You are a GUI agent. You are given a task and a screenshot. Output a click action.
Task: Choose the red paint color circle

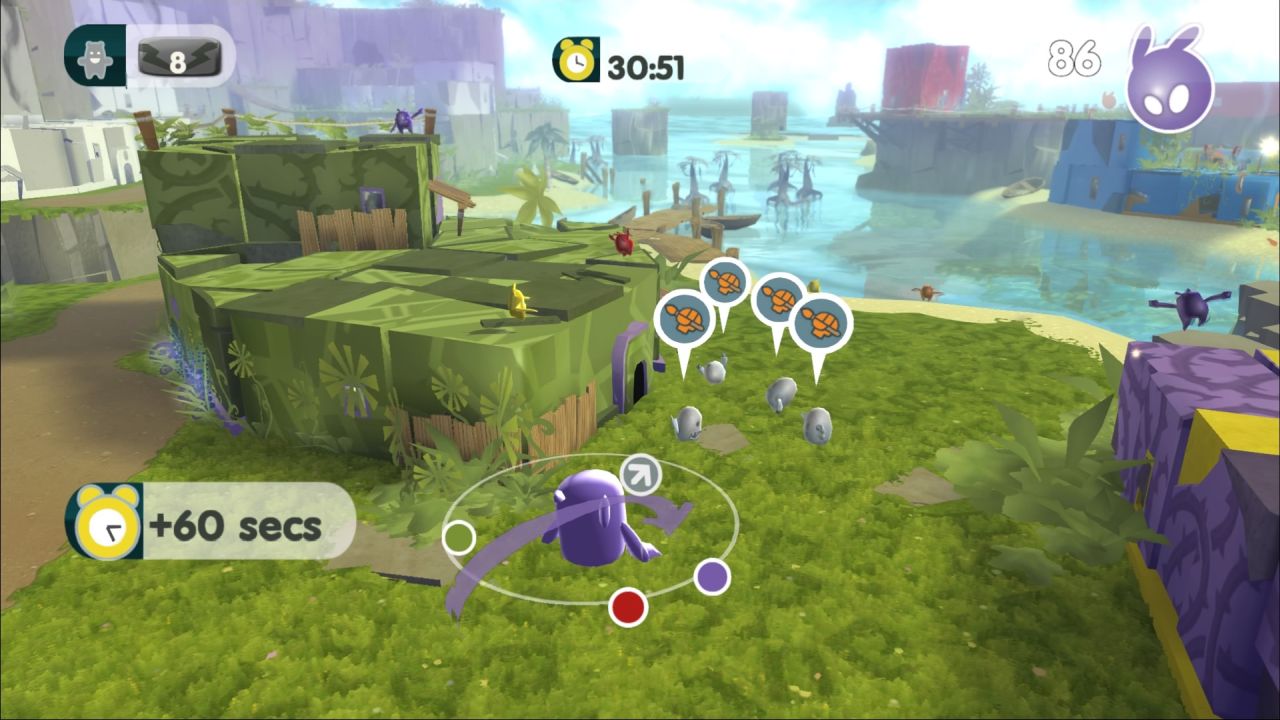tap(628, 606)
